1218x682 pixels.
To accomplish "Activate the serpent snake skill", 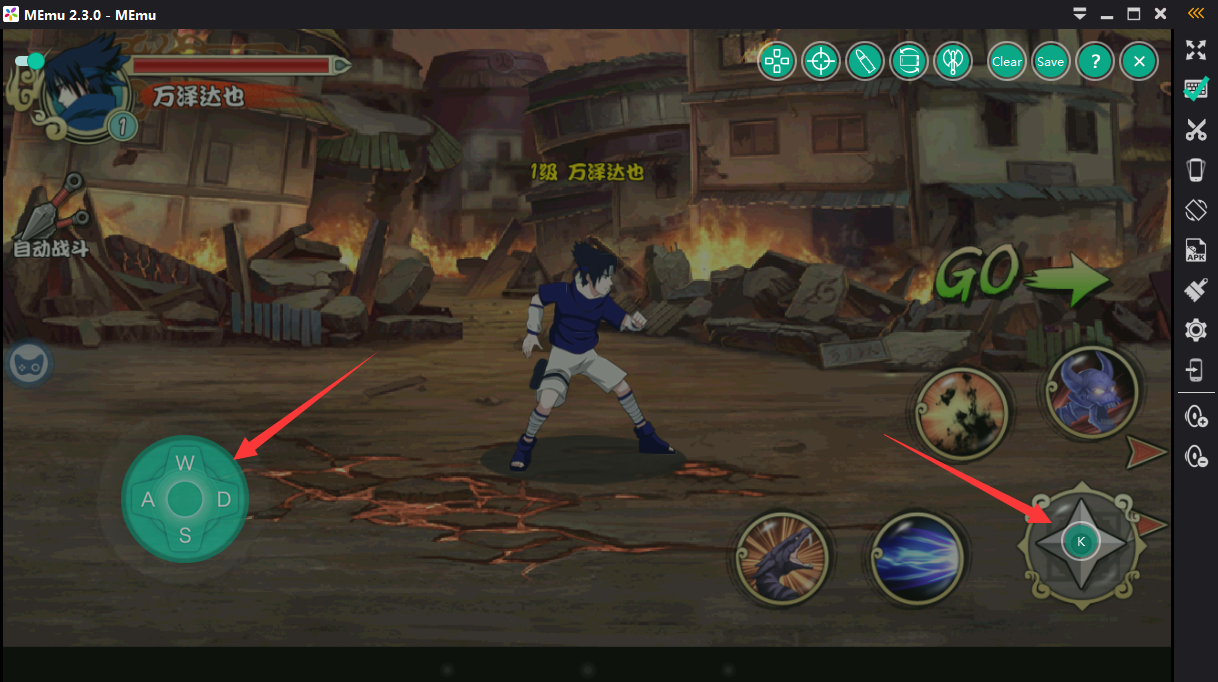I will [782, 559].
